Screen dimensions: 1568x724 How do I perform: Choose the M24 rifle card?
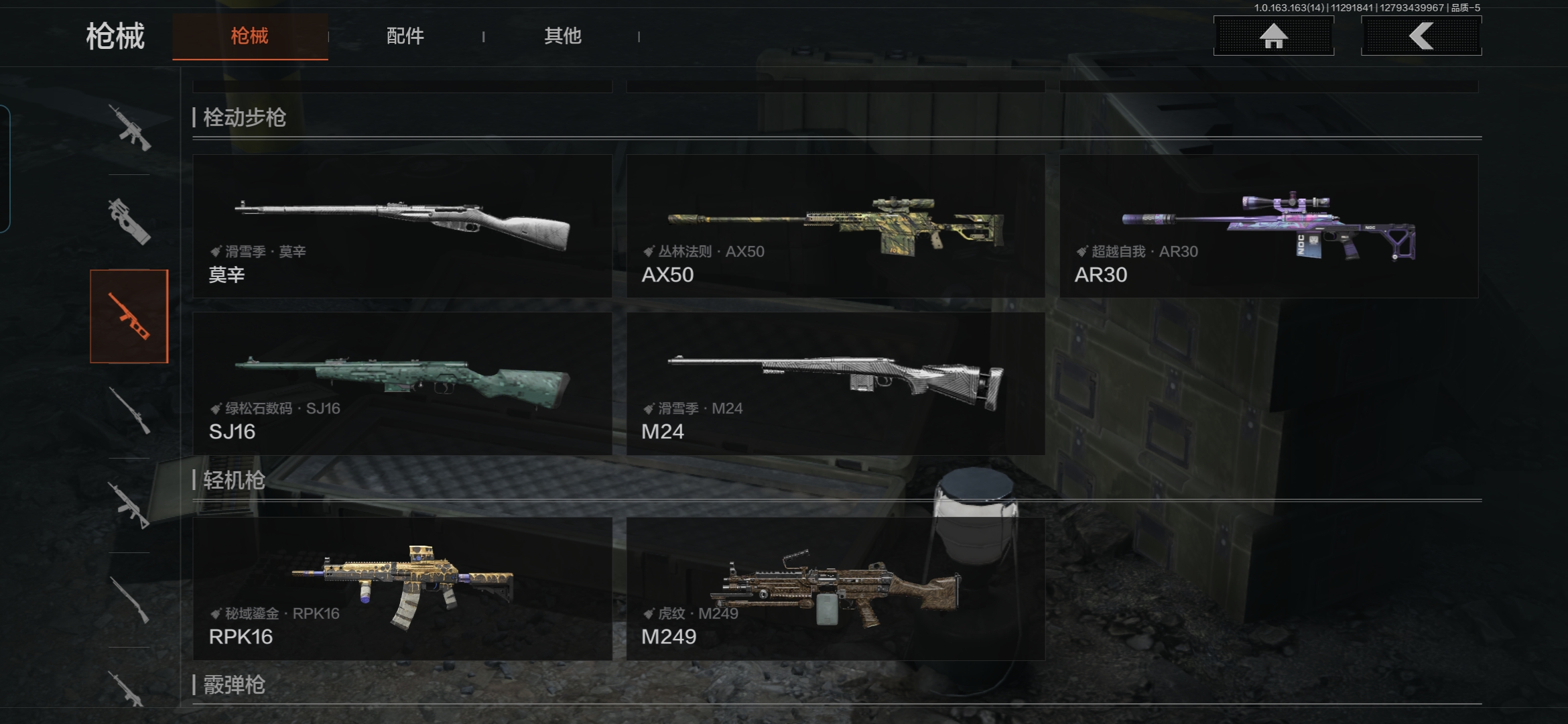[836, 383]
